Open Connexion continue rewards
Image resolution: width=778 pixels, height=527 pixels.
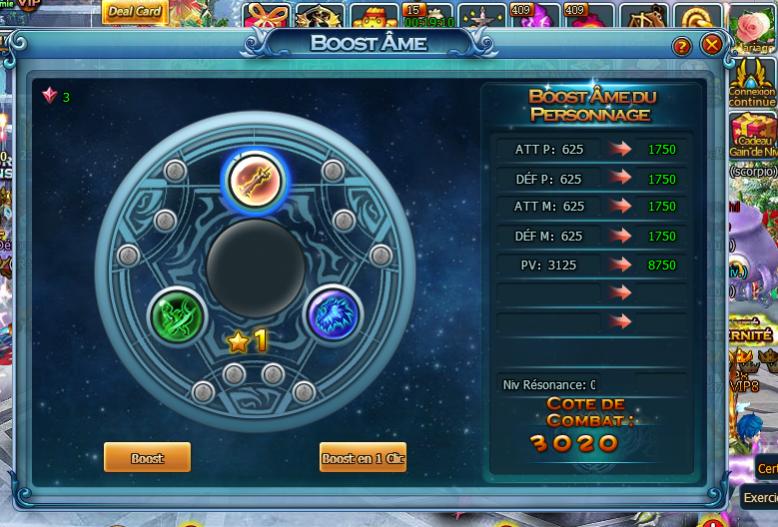tap(753, 83)
